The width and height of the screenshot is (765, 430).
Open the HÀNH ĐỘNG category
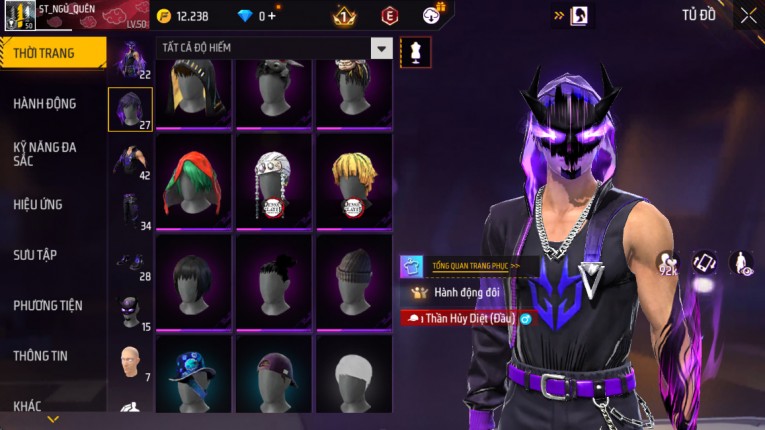coord(45,103)
